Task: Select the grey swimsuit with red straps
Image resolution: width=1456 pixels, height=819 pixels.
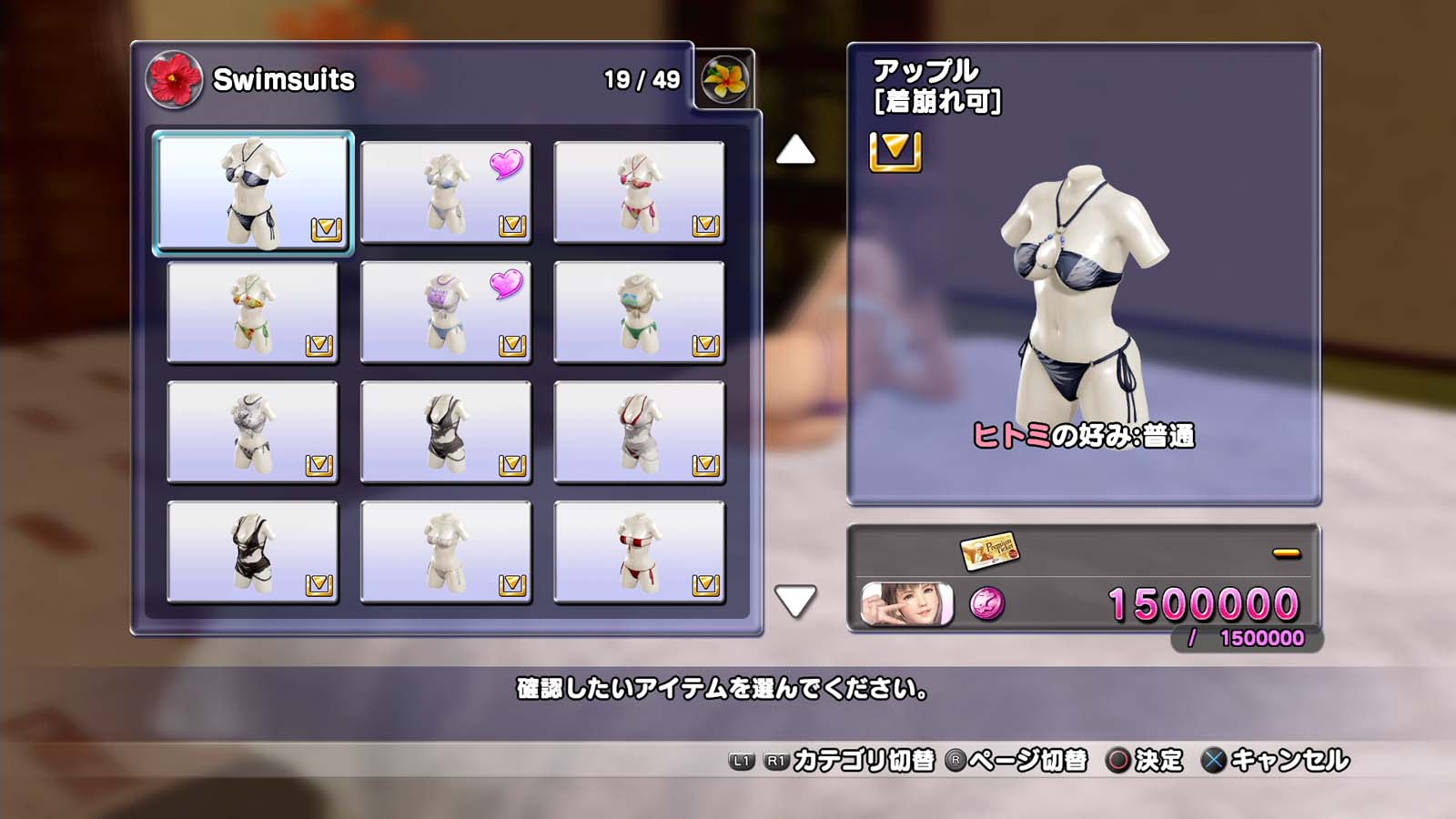Action: pos(639,432)
